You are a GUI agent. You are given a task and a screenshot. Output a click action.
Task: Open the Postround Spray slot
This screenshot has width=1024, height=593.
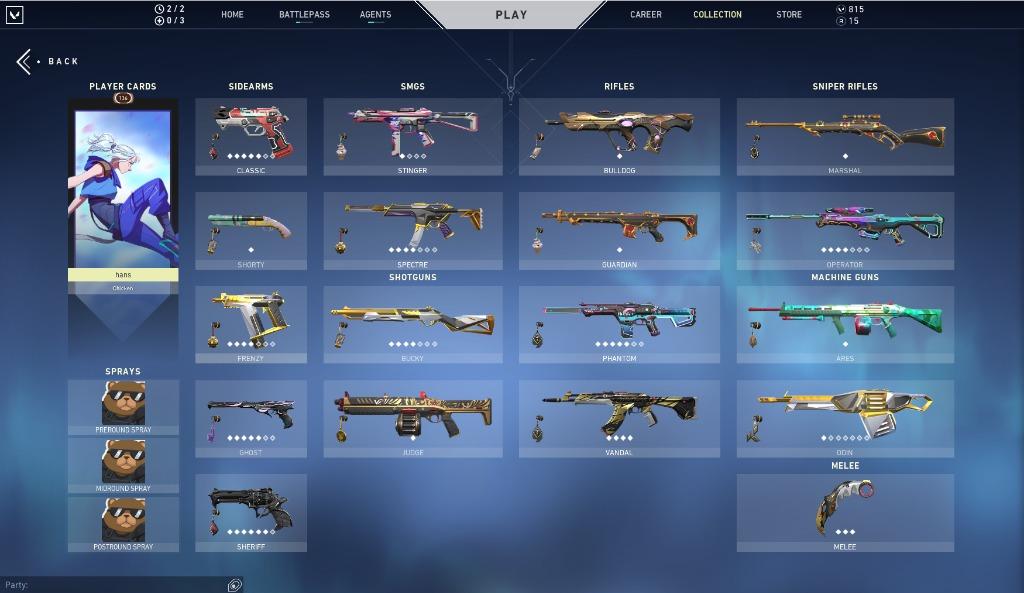pyautogui.click(x=123, y=523)
